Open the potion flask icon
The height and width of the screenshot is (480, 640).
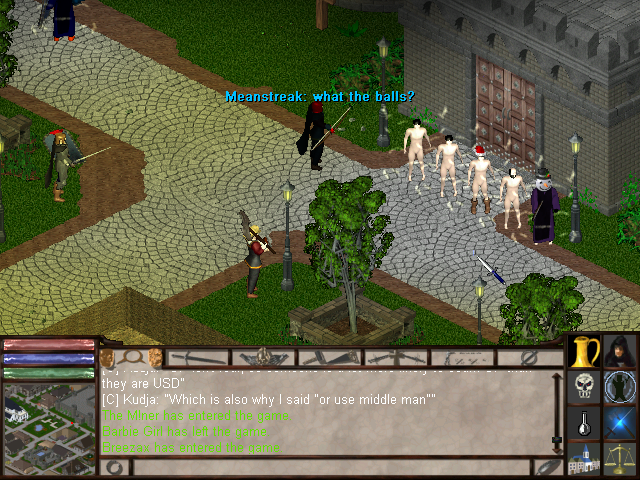(x=585, y=423)
